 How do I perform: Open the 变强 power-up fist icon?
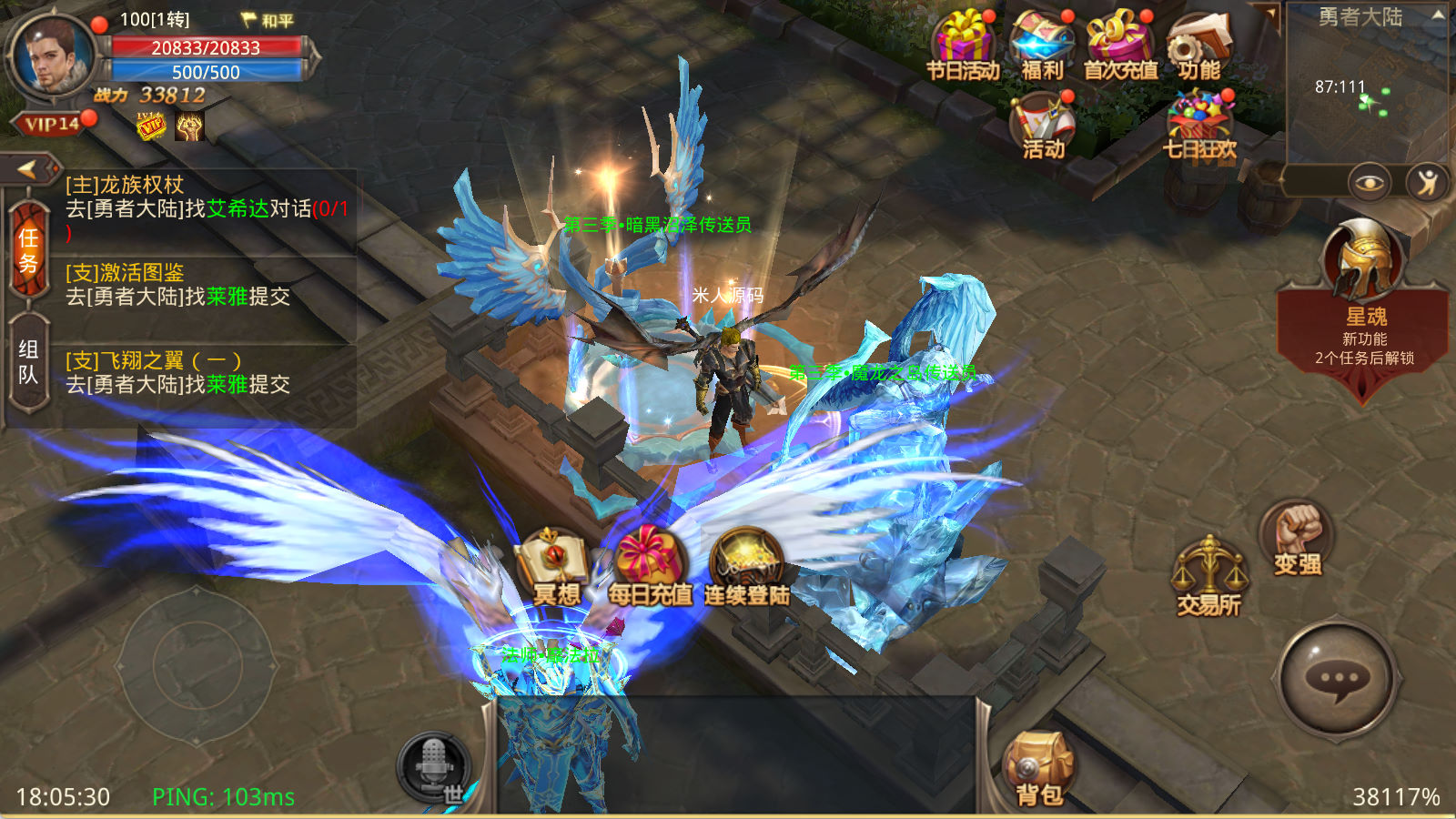tap(1297, 539)
